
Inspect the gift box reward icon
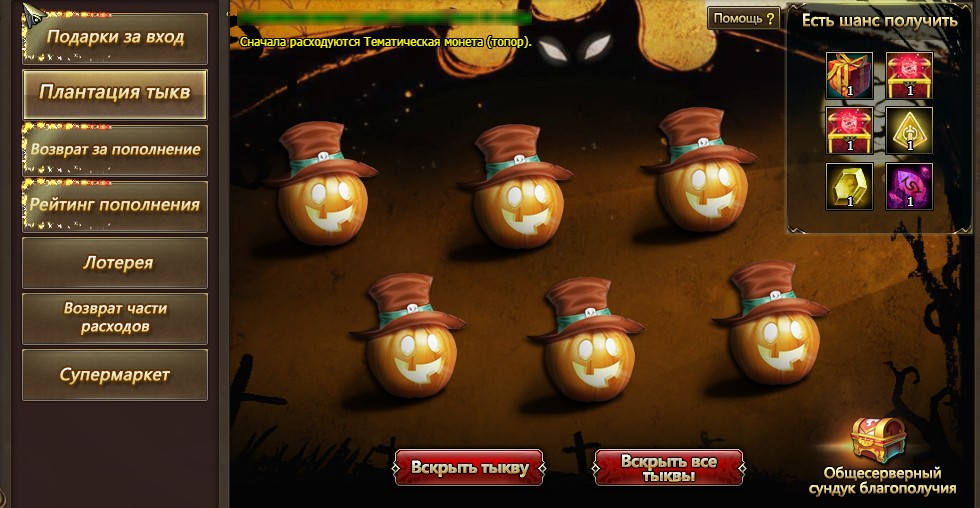[x=849, y=75]
